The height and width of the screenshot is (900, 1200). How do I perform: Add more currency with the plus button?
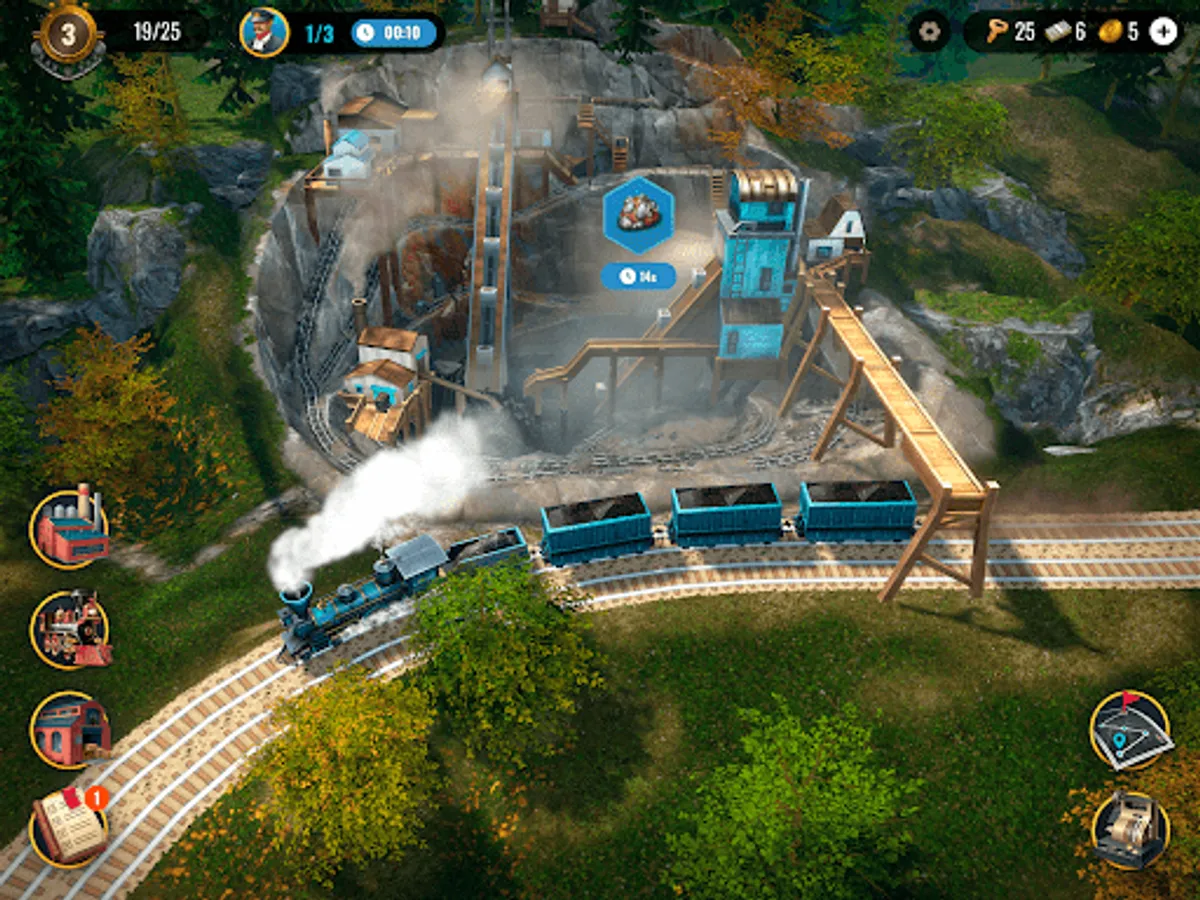[1163, 32]
